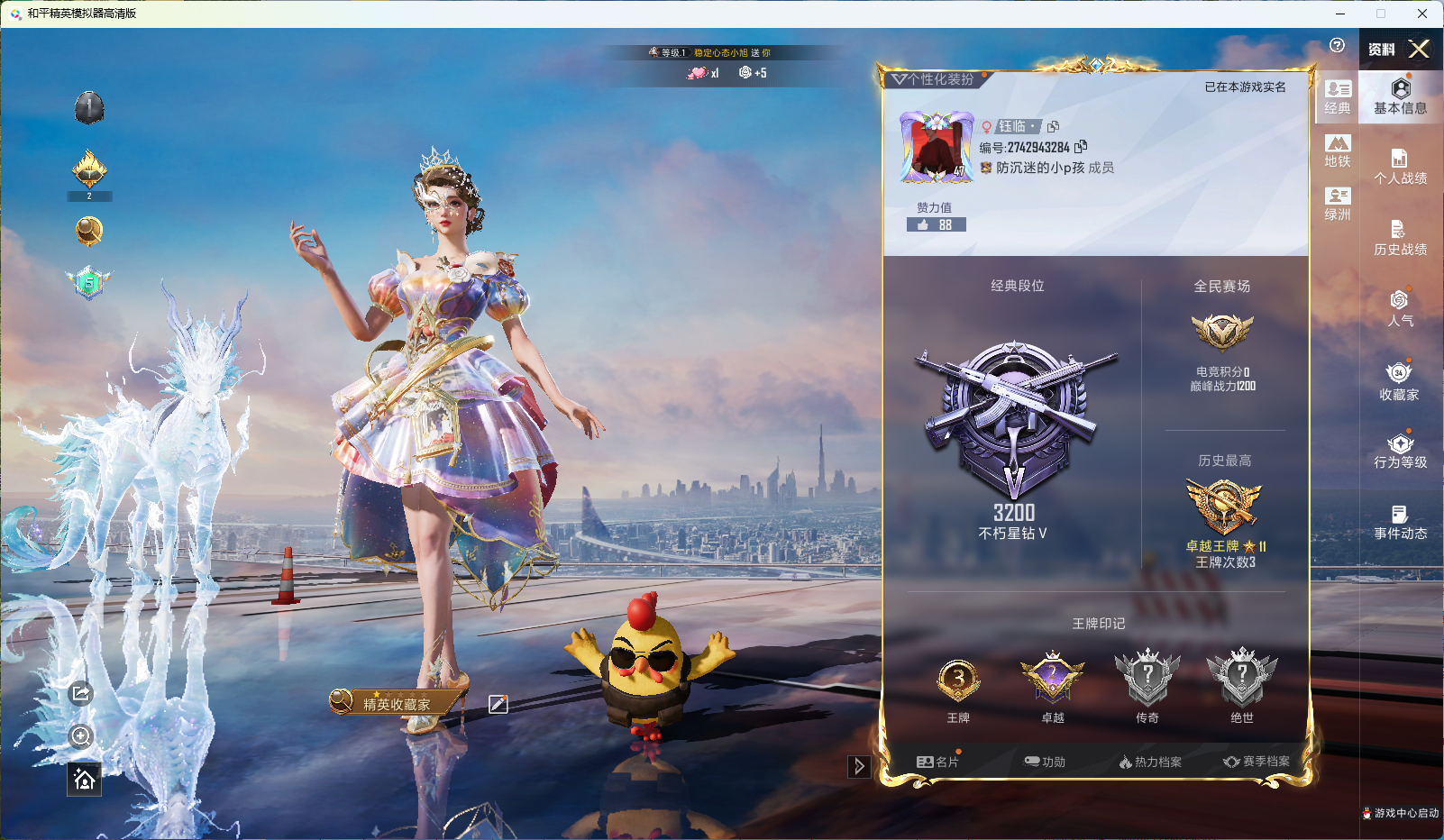Open the 个人战绩 panel icon
The width and height of the screenshot is (1444, 840).
point(1400,160)
